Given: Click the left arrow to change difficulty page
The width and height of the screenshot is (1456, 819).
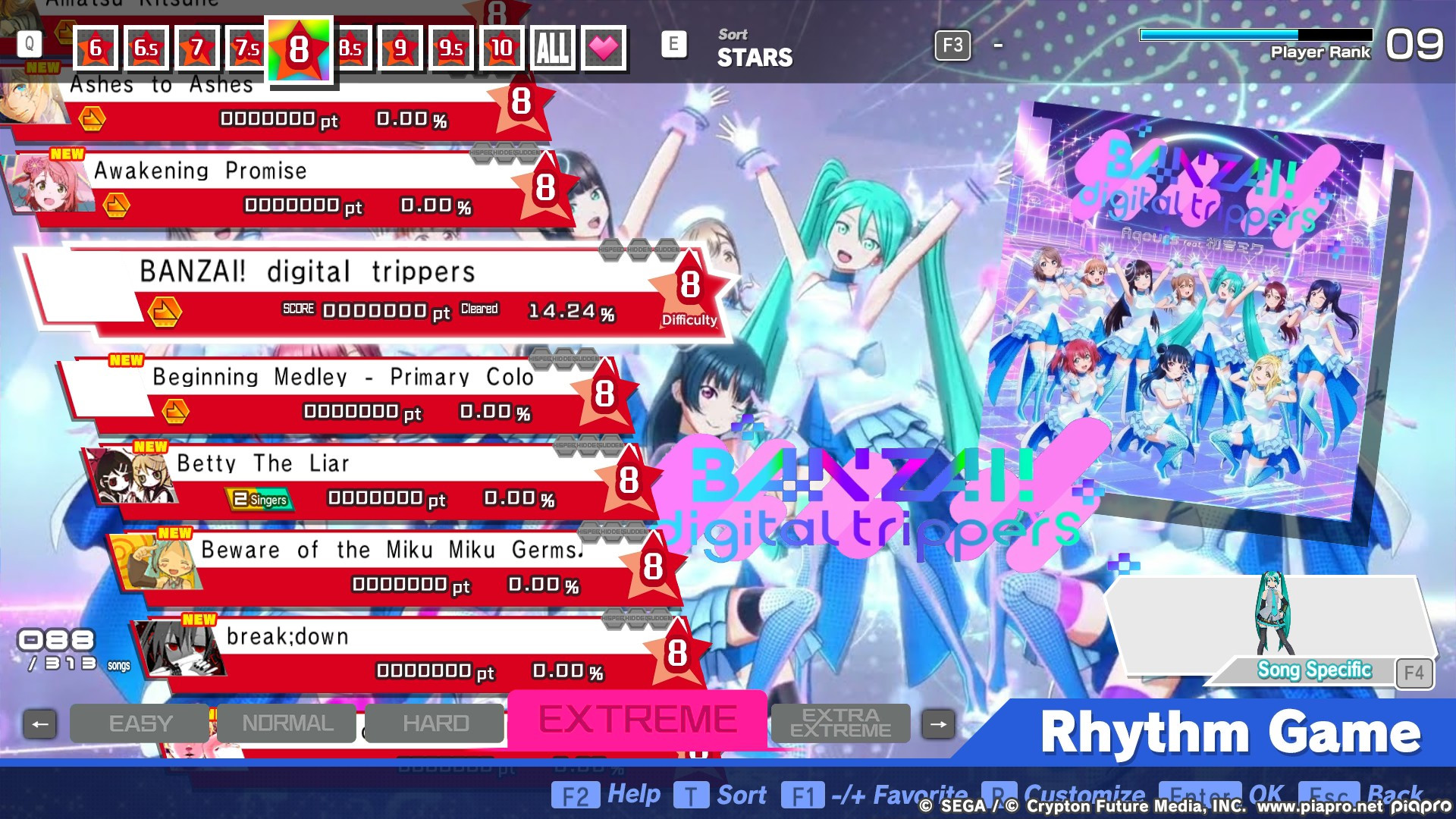Looking at the screenshot, I should tap(39, 723).
